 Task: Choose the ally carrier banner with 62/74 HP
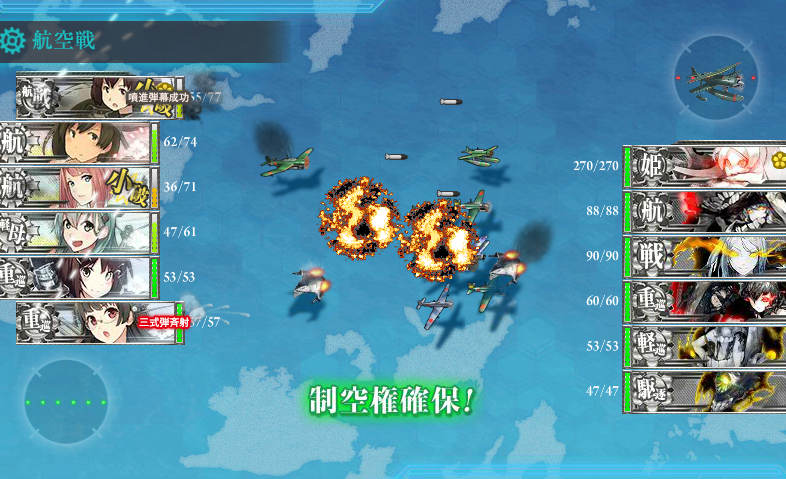pos(78,142)
